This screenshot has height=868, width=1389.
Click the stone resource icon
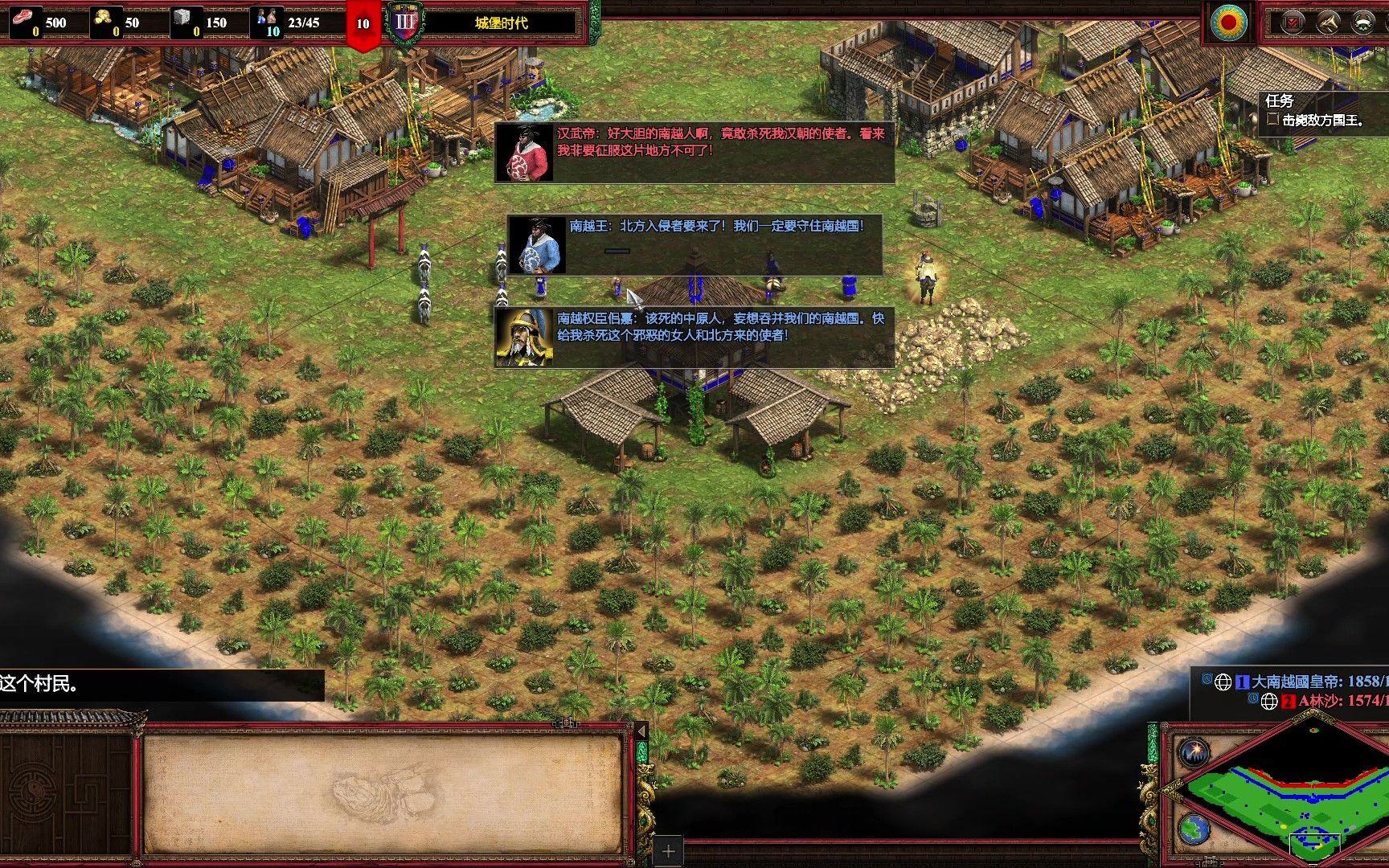coord(183,18)
